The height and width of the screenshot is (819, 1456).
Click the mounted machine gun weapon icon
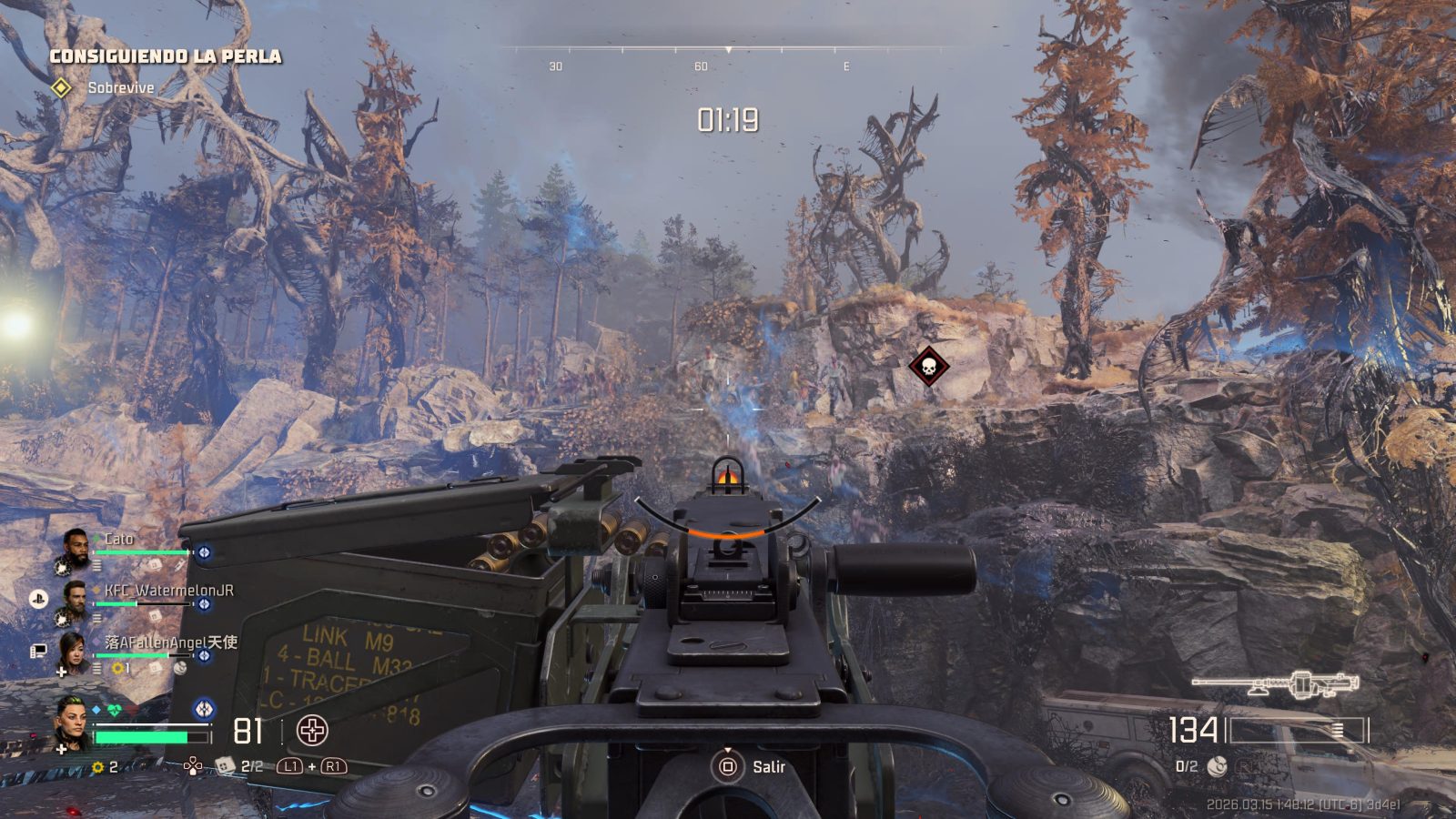pyautogui.click(x=1276, y=684)
